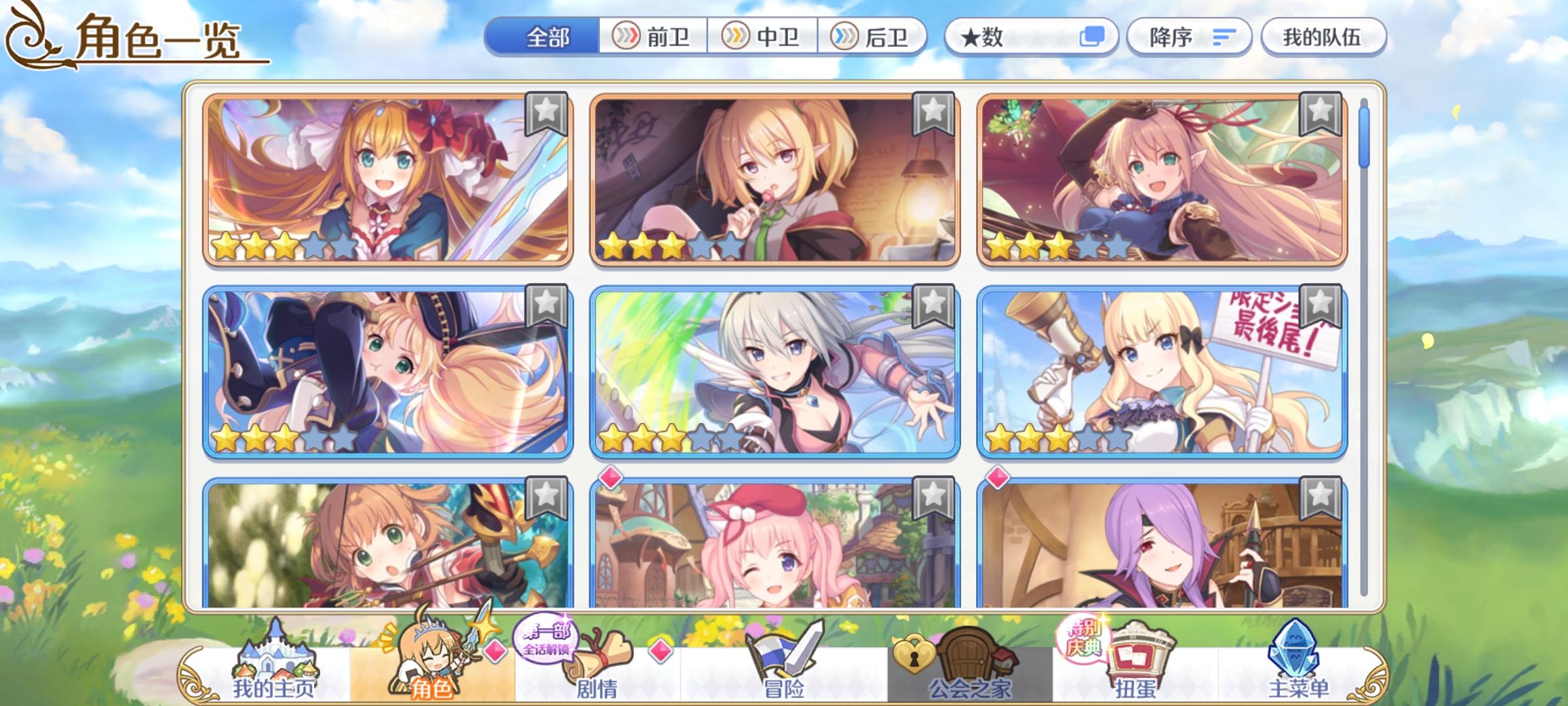Viewport: 1568px width, 706px height.
Task: Switch sort to ascending via 降序 control
Action: [1189, 38]
